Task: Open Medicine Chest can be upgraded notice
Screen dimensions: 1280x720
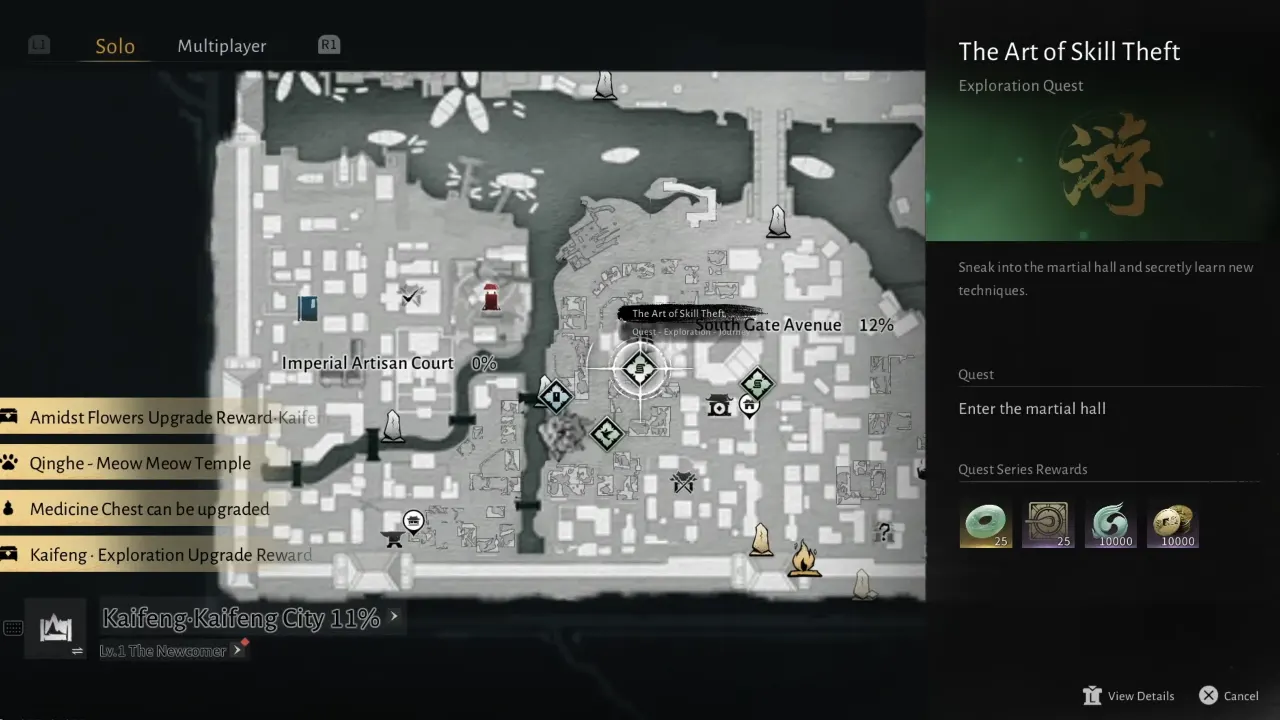Action: pos(149,509)
